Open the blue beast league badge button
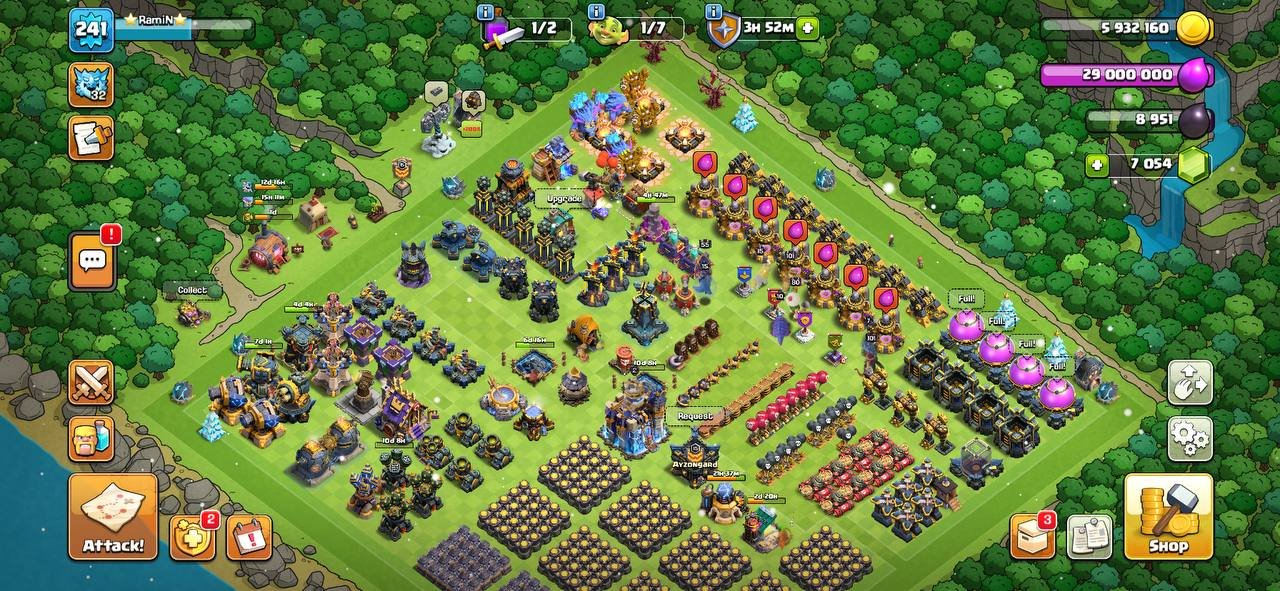The image size is (1280, 591). pyautogui.click(x=91, y=84)
